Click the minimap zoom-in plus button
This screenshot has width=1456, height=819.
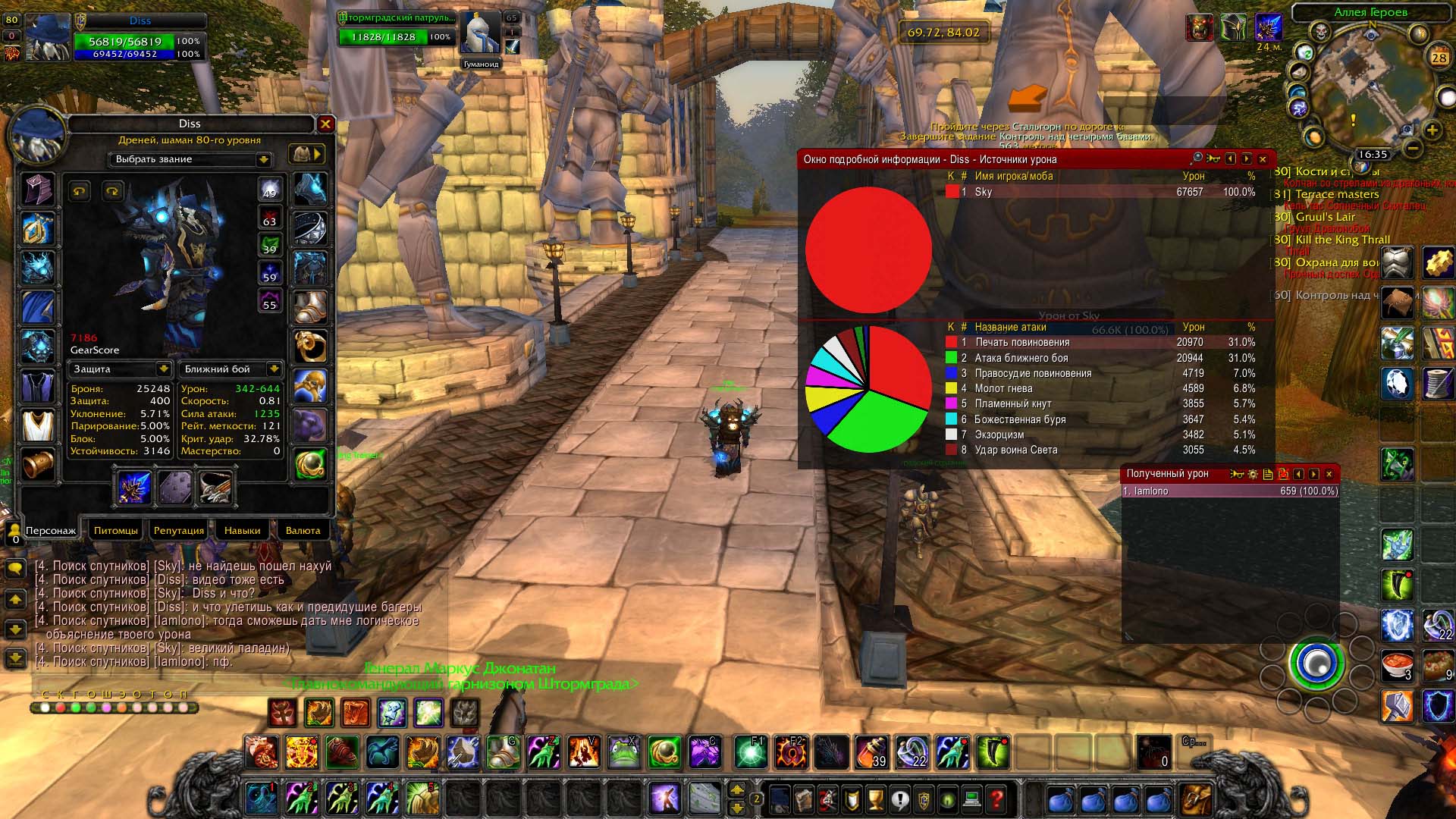tap(1432, 130)
